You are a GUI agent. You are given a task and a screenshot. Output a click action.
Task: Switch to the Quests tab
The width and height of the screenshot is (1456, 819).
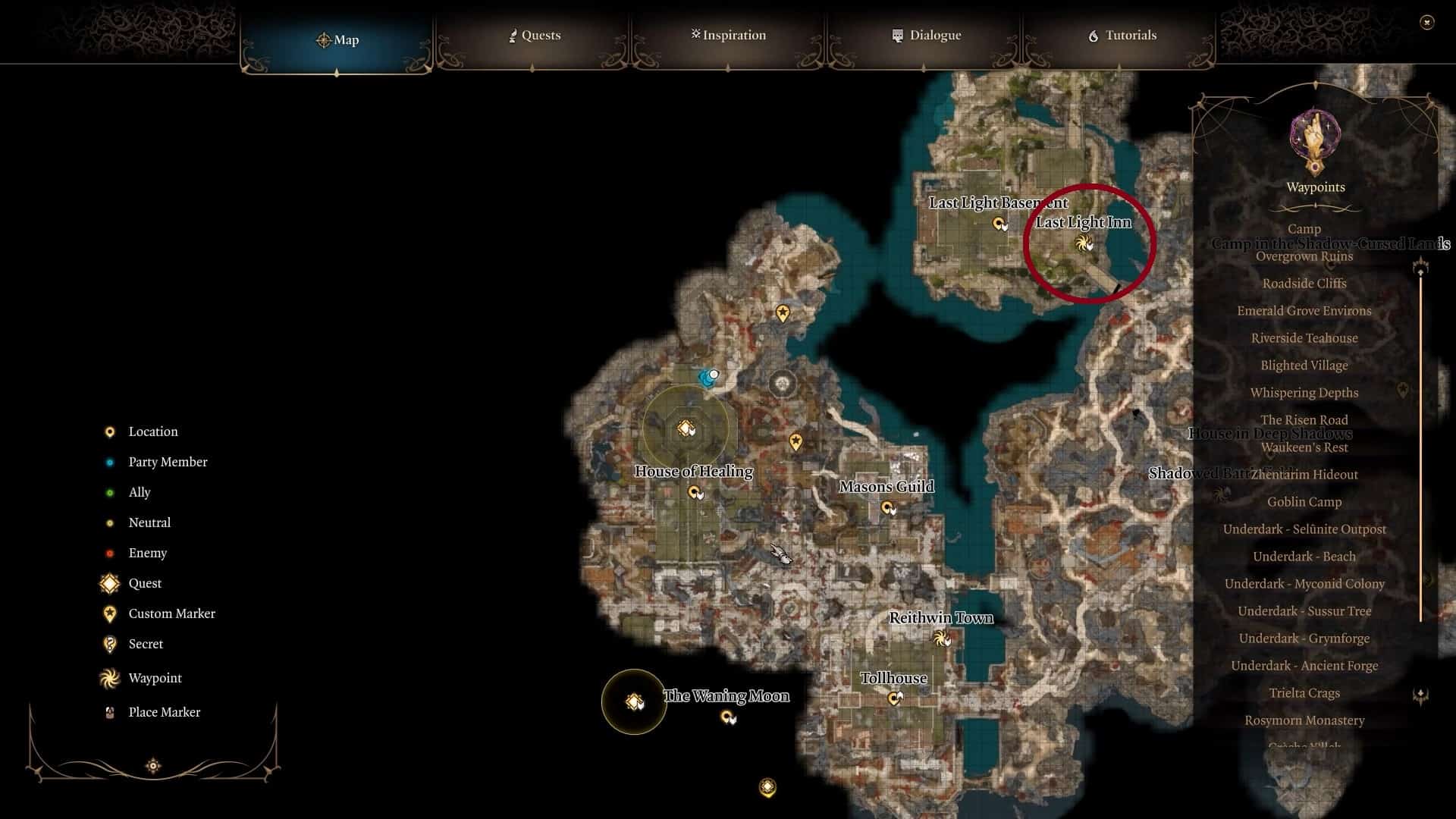tap(535, 36)
